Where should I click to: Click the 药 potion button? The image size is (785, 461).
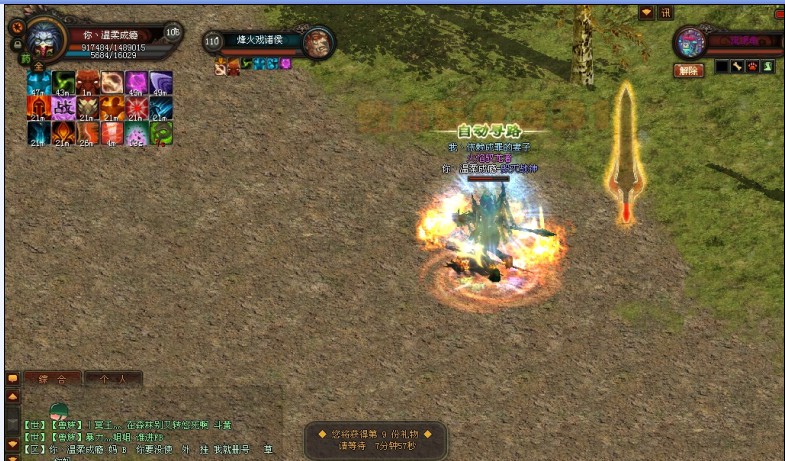tap(26, 59)
